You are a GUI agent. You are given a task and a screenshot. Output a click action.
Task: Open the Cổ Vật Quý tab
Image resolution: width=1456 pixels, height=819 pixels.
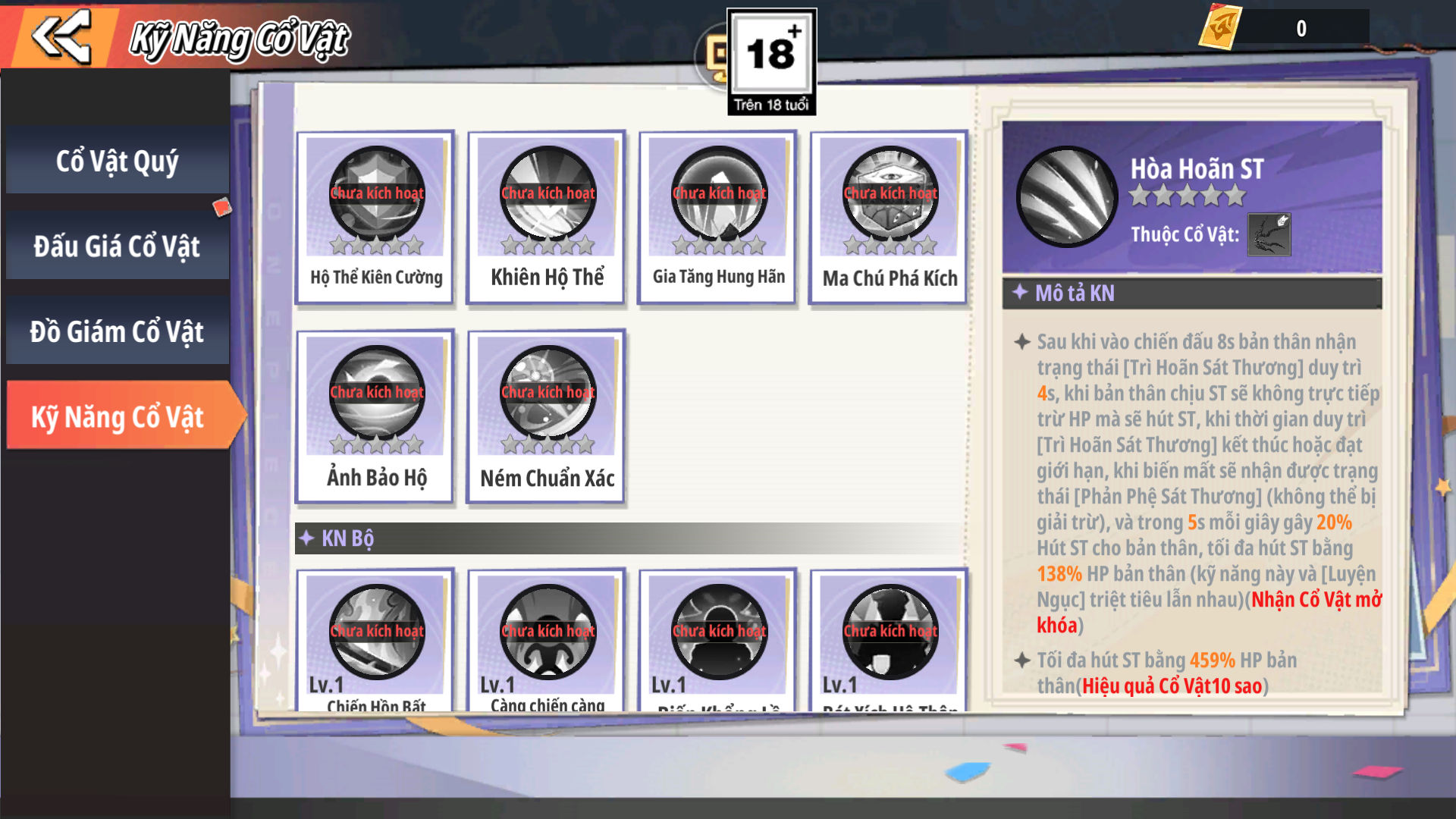click(118, 161)
